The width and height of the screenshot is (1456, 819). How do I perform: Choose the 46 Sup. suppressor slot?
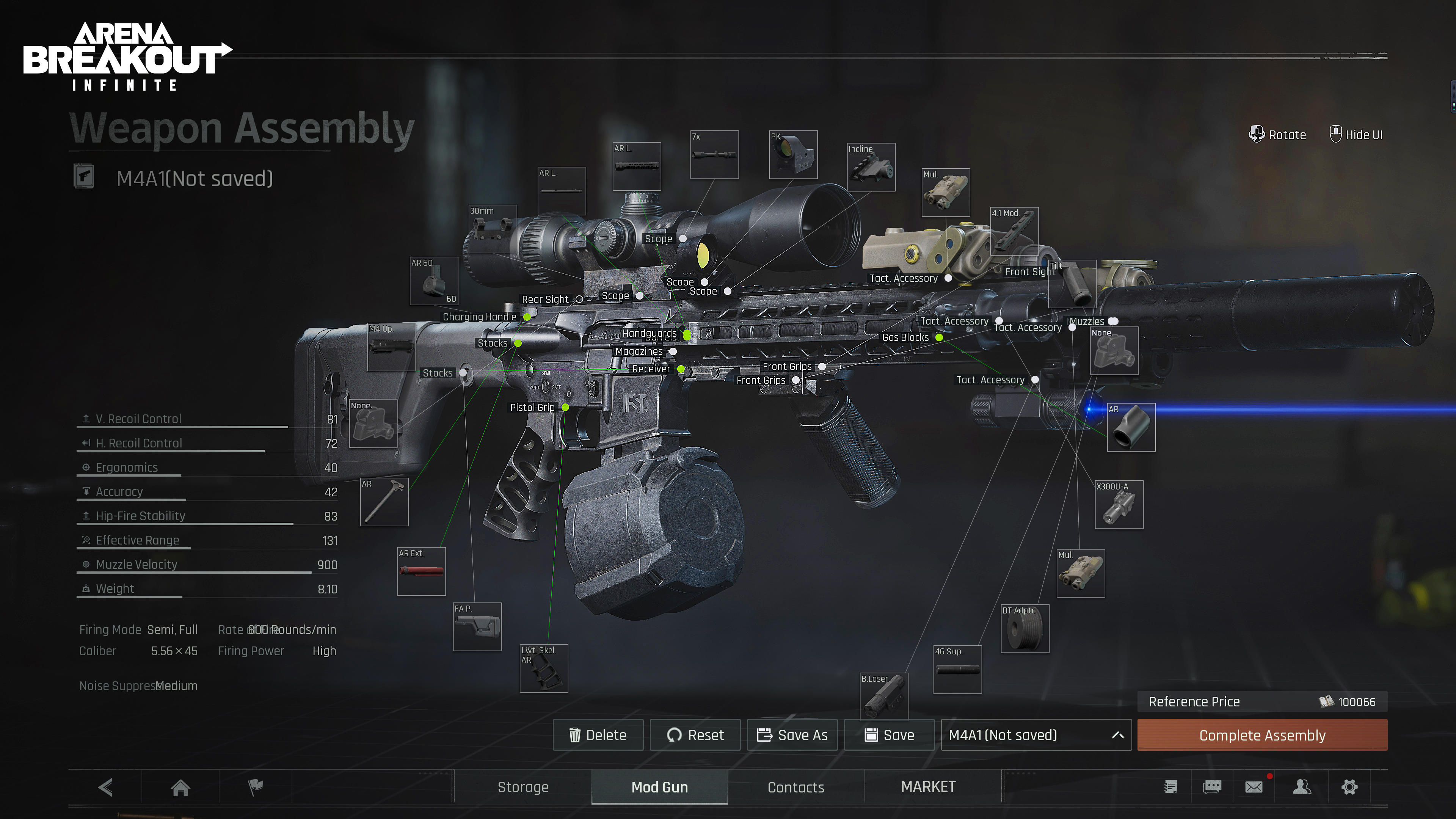click(957, 670)
